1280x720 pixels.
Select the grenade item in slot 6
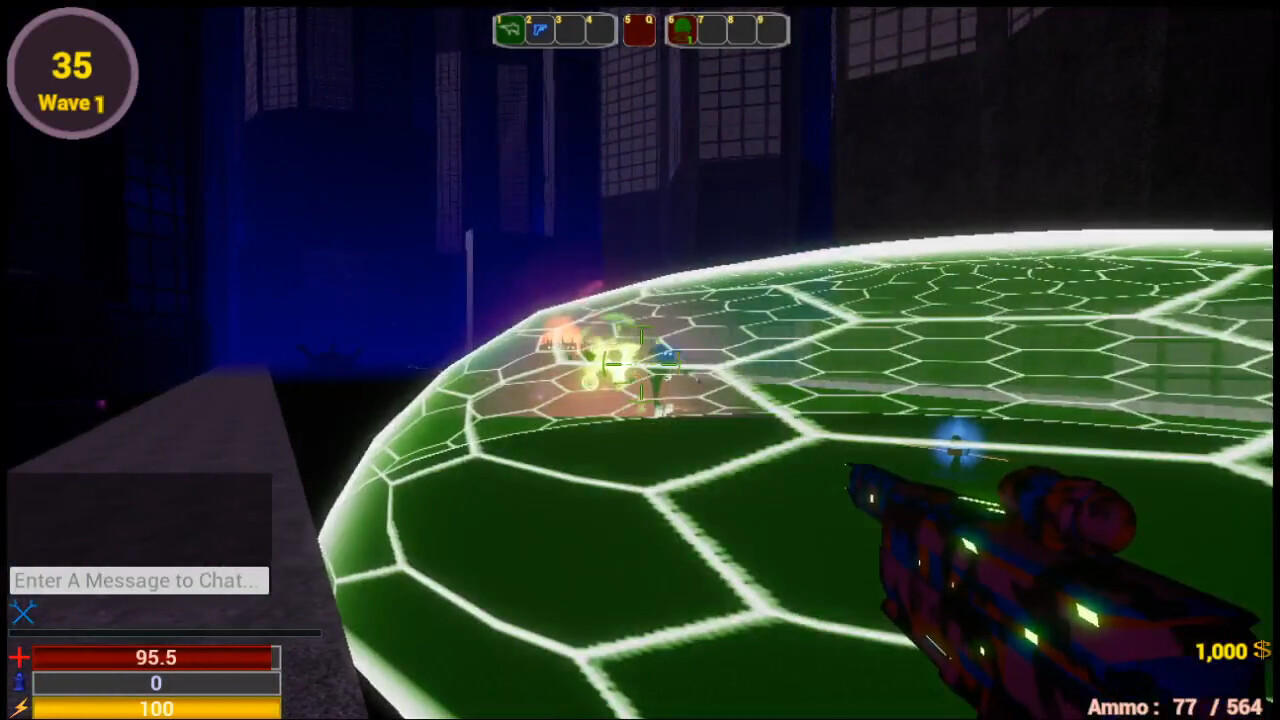(x=682, y=30)
